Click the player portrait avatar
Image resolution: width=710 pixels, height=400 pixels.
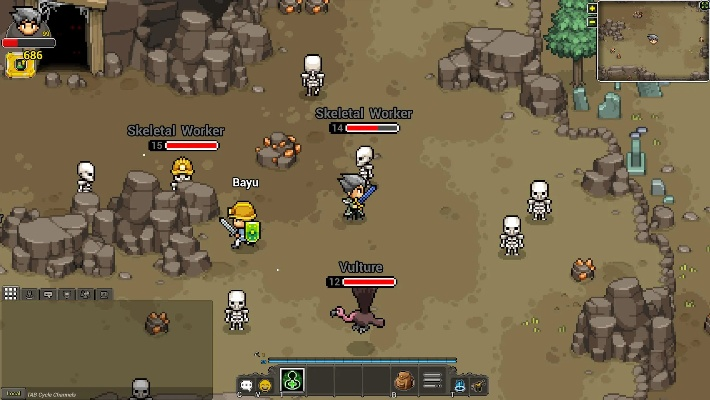(x=26, y=18)
